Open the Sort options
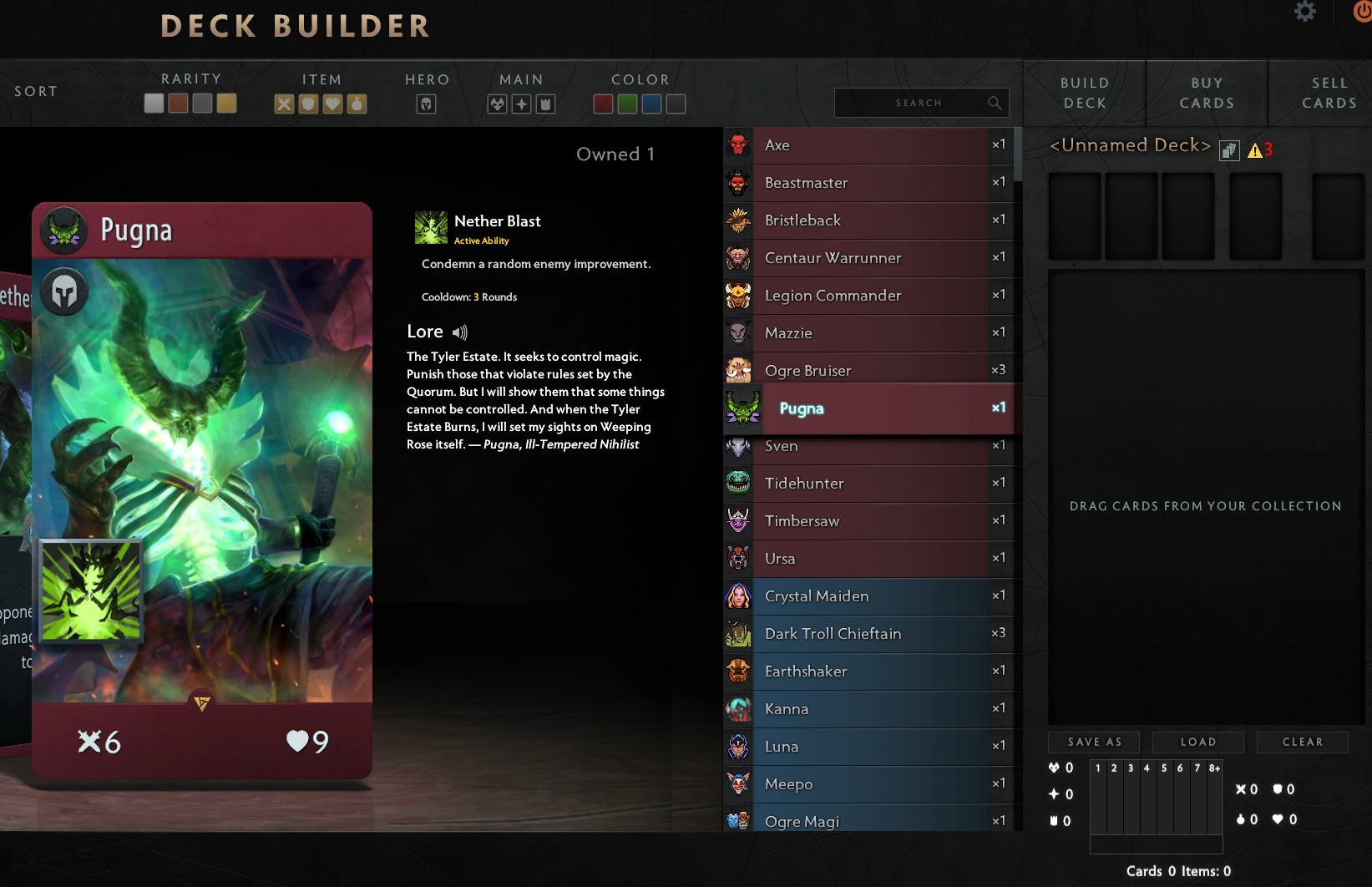This screenshot has width=1372, height=887. point(35,91)
